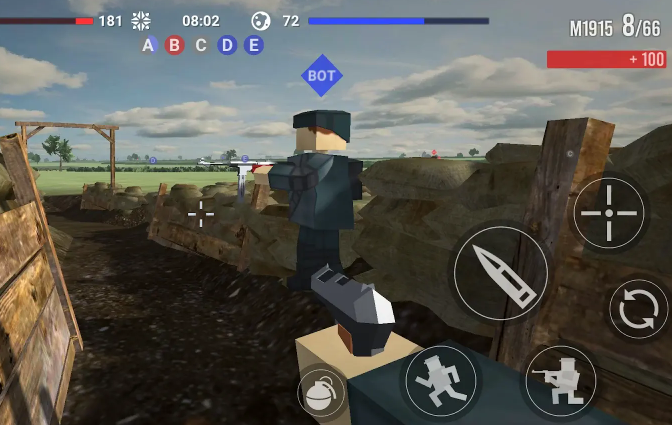Tap the circular arrows reload button
This screenshot has width=672, height=425.
[x=639, y=312]
